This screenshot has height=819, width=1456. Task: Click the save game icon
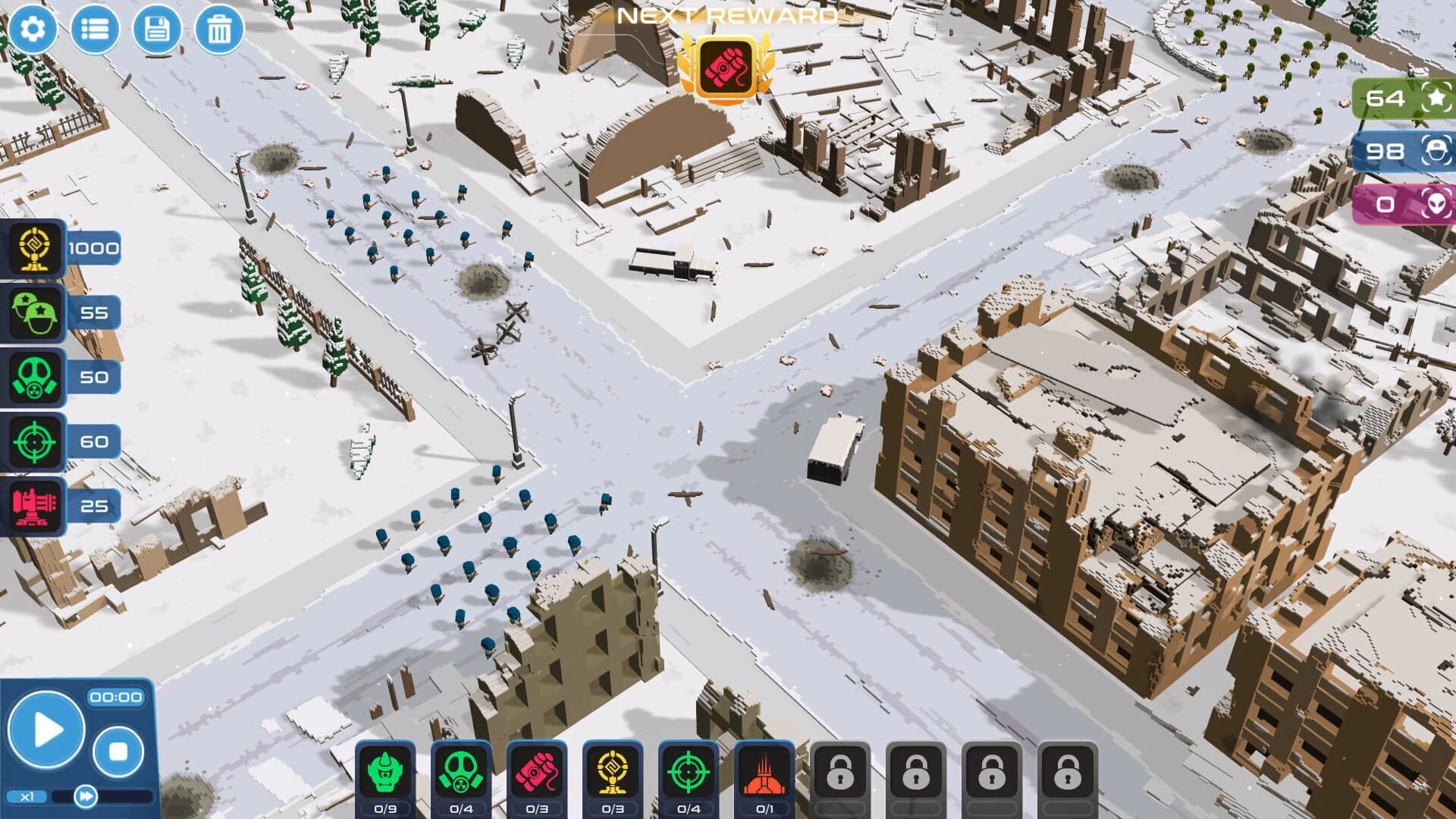click(156, 29)
